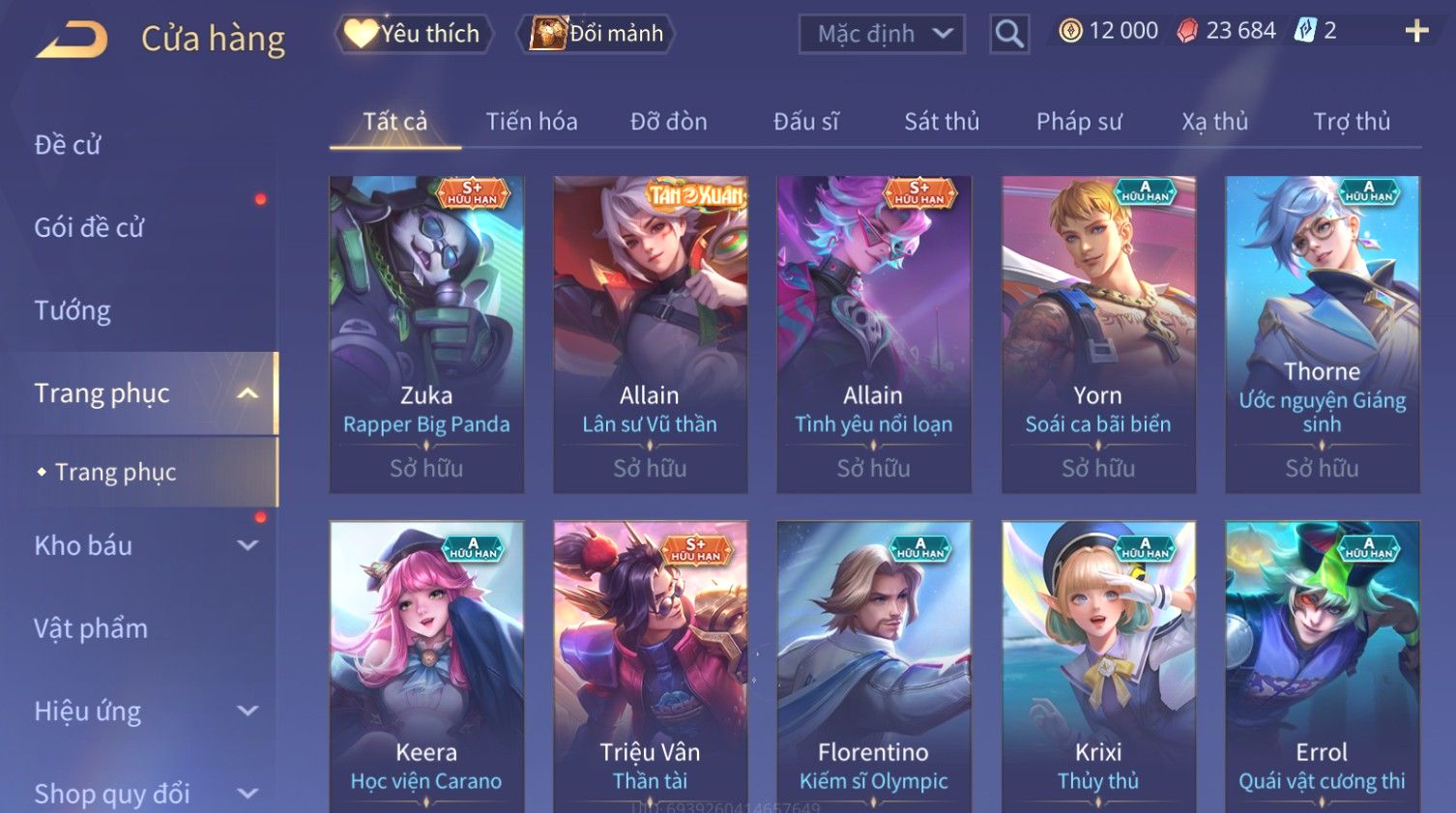Select Tướng in the side menu
This screenshot has height=813, width=1456.
[x=73, y=310]
